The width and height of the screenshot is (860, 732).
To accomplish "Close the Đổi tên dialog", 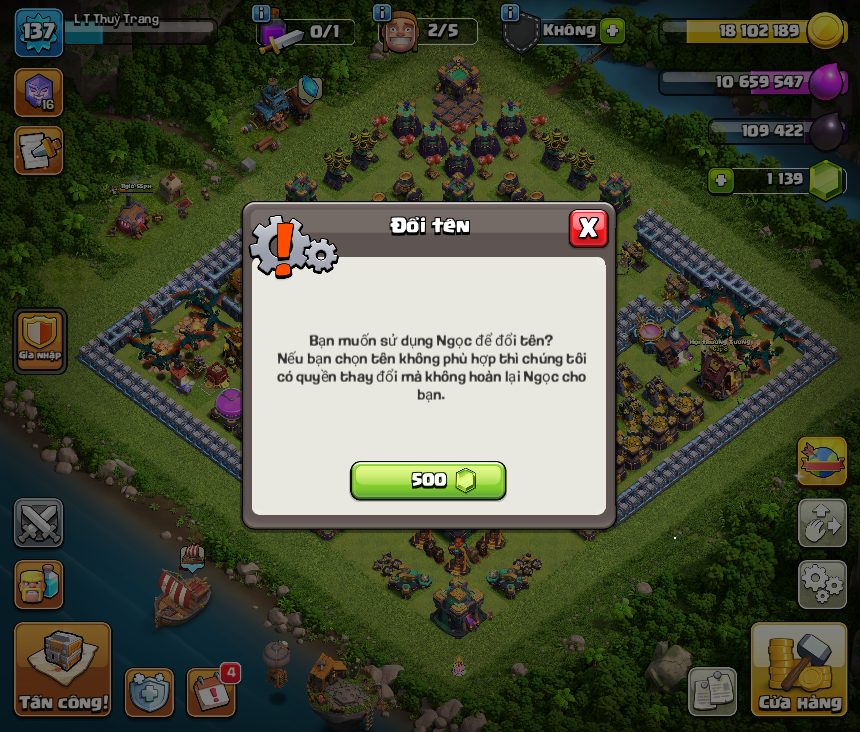I will [588, 228].
